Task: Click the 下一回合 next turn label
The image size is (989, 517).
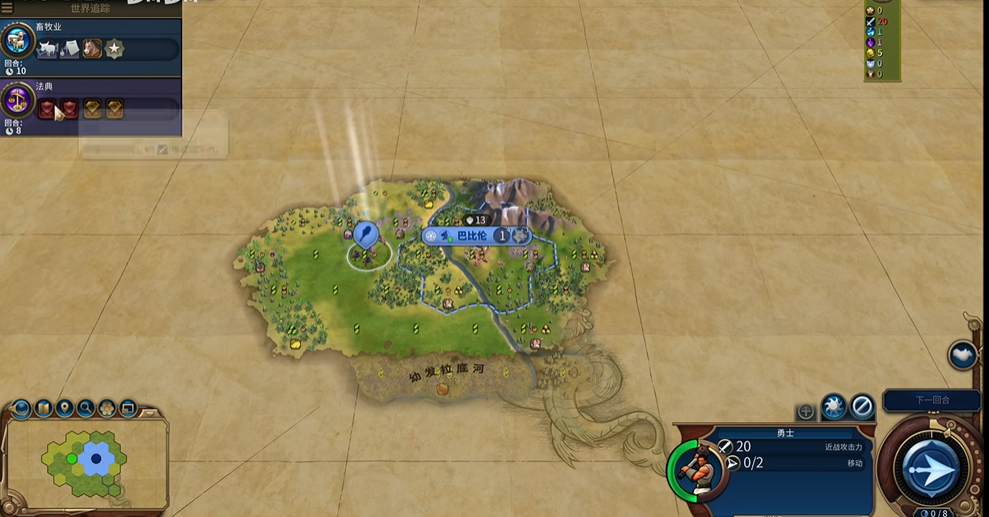Action: tap(932, 400)
